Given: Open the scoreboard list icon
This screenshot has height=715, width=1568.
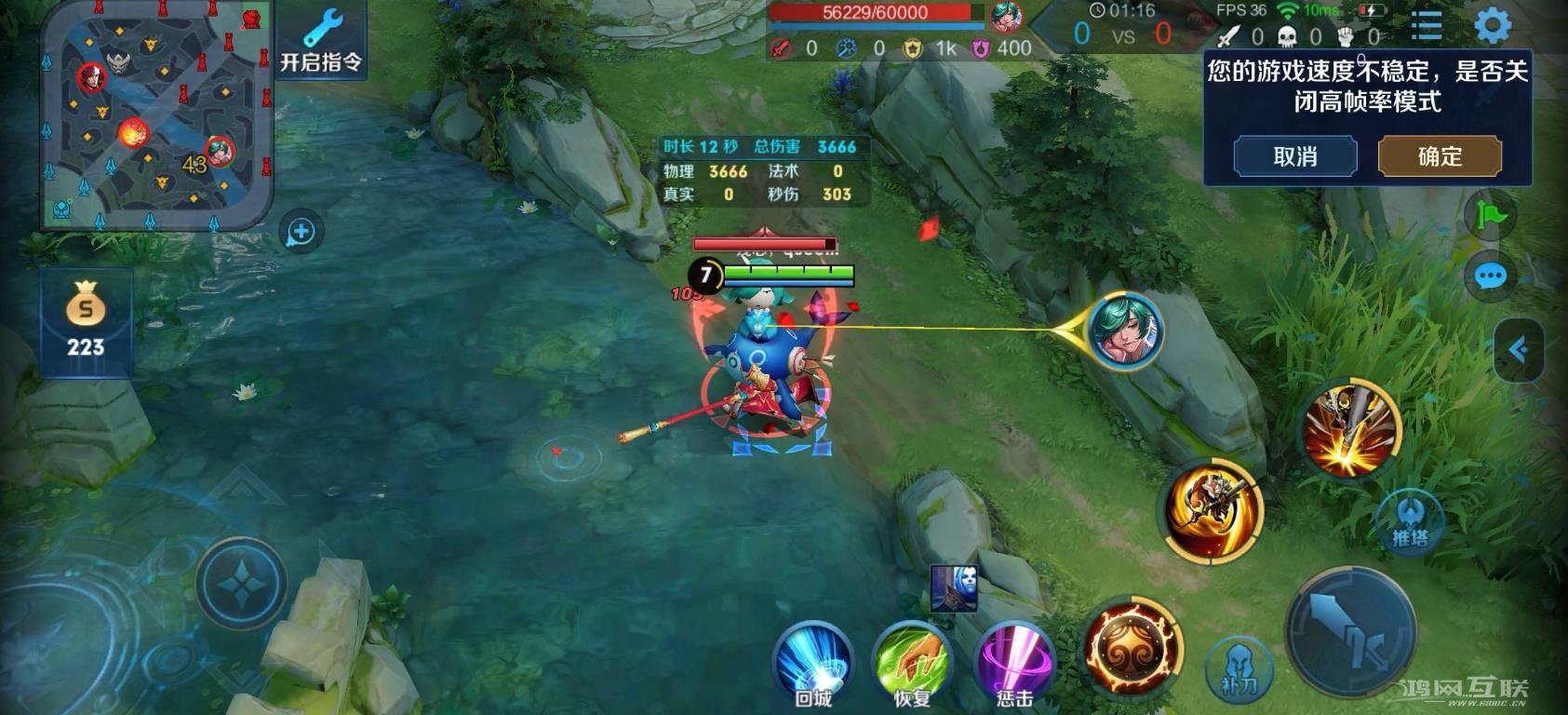Looking at the screenshot, I should [x=1427, y=26].
